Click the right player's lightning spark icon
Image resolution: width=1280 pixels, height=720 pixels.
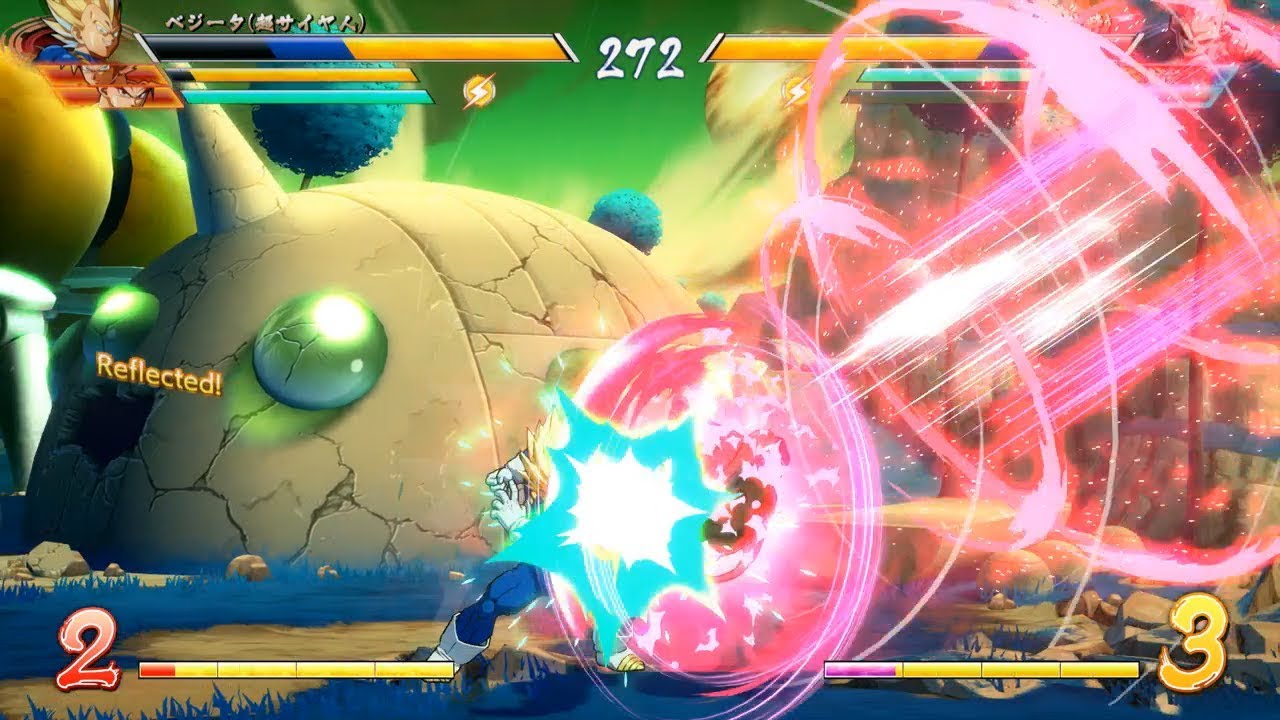(x=795, y=87)
